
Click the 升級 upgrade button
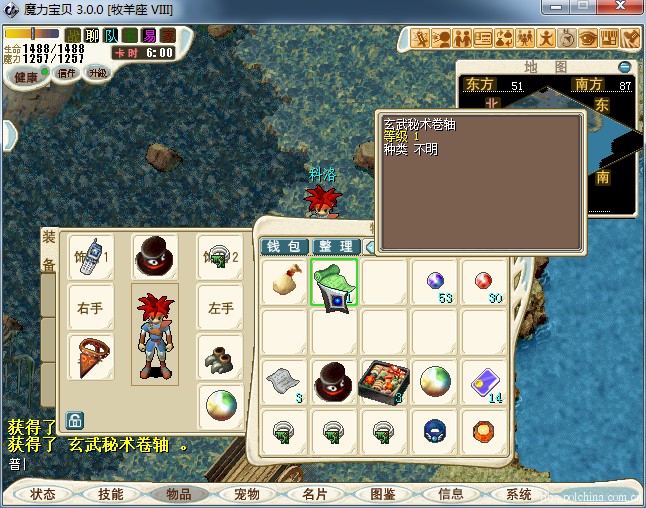pos(98,73)
